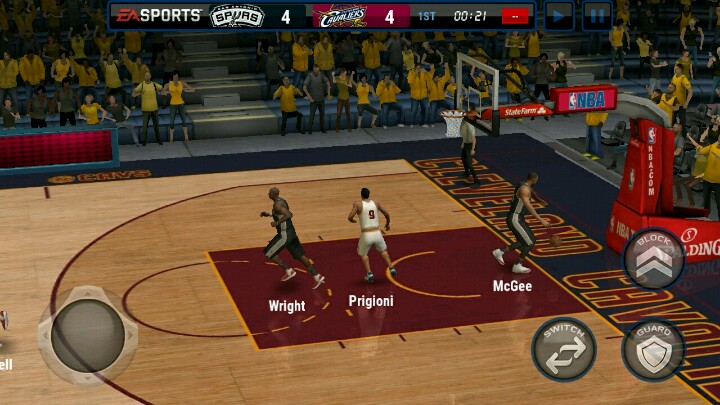Switch the controlled player
720x405 pixels.
click(x=564, y=349)
